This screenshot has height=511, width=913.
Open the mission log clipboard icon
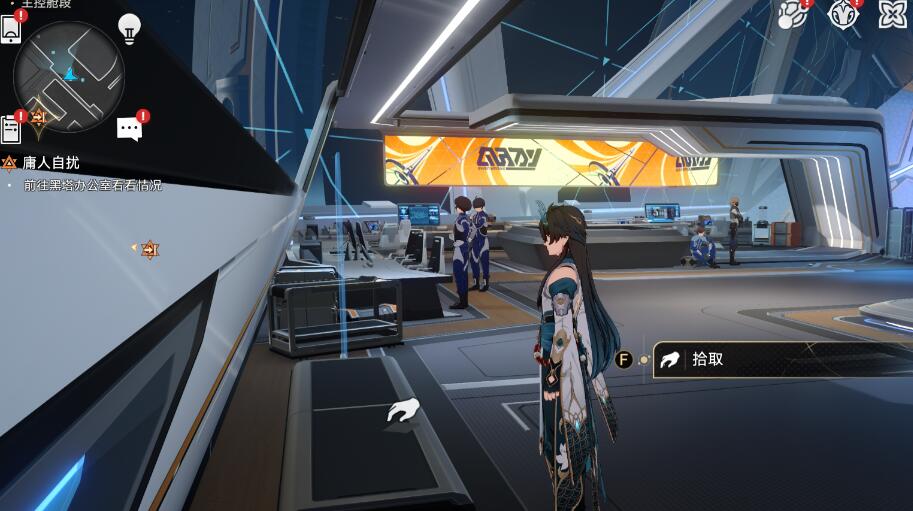pos(11,128)
